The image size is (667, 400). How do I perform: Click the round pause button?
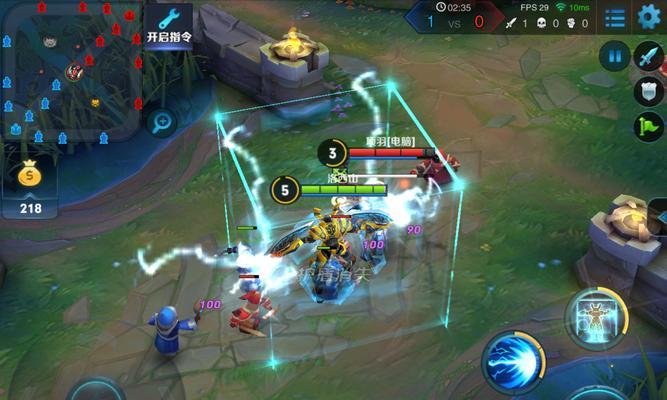(x=616, y=56)
